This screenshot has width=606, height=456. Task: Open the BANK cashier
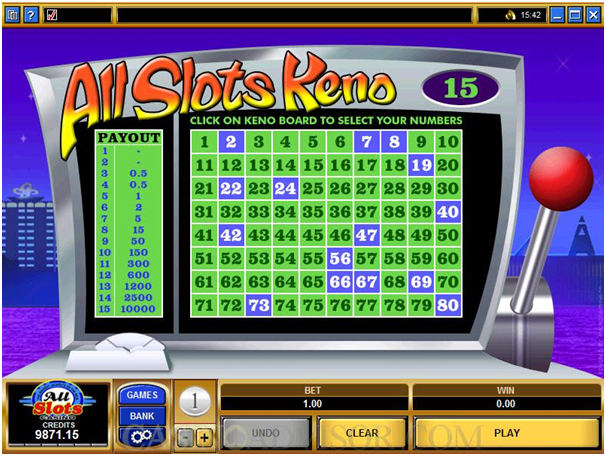tap(143, 415)
